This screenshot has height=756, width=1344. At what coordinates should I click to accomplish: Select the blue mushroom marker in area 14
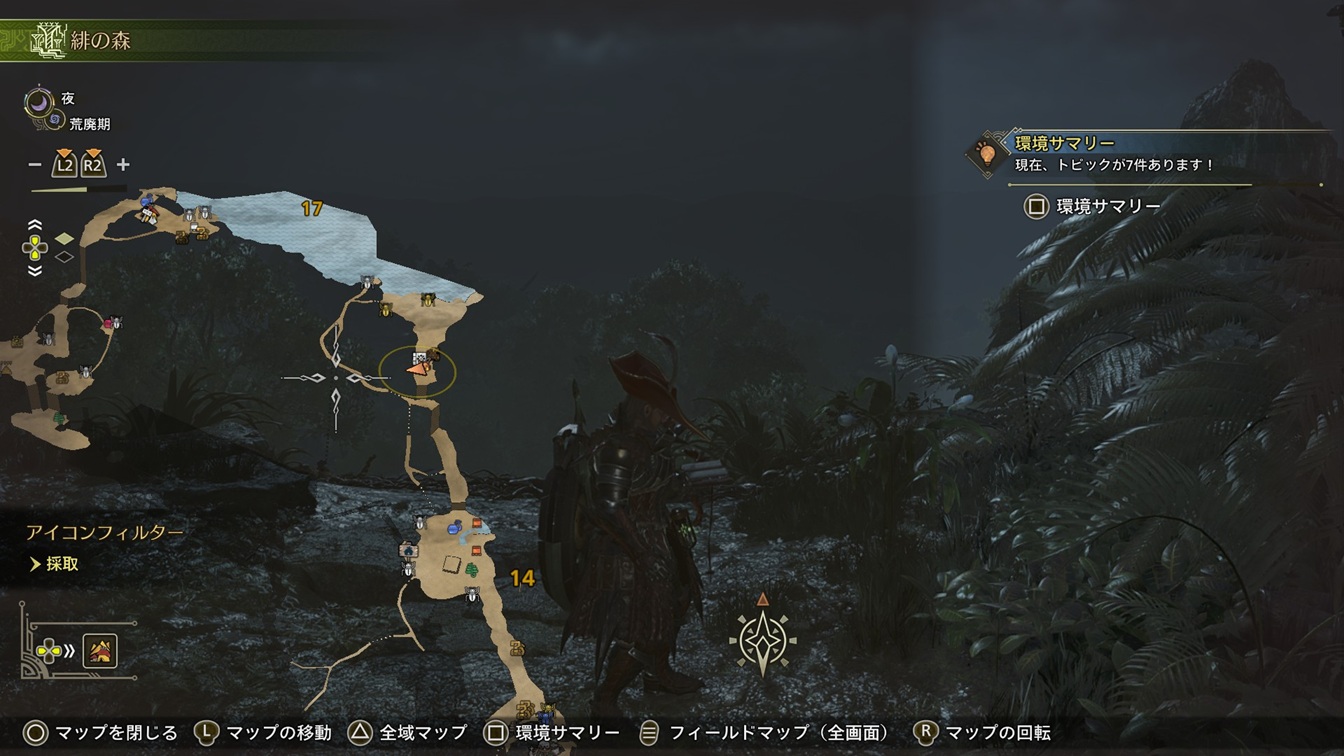455,527
